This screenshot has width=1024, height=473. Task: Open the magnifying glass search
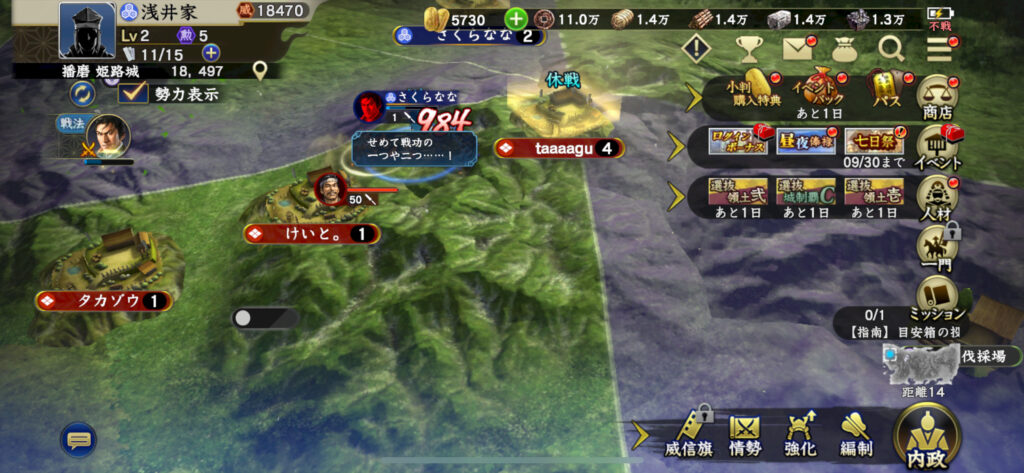point(891,47)
